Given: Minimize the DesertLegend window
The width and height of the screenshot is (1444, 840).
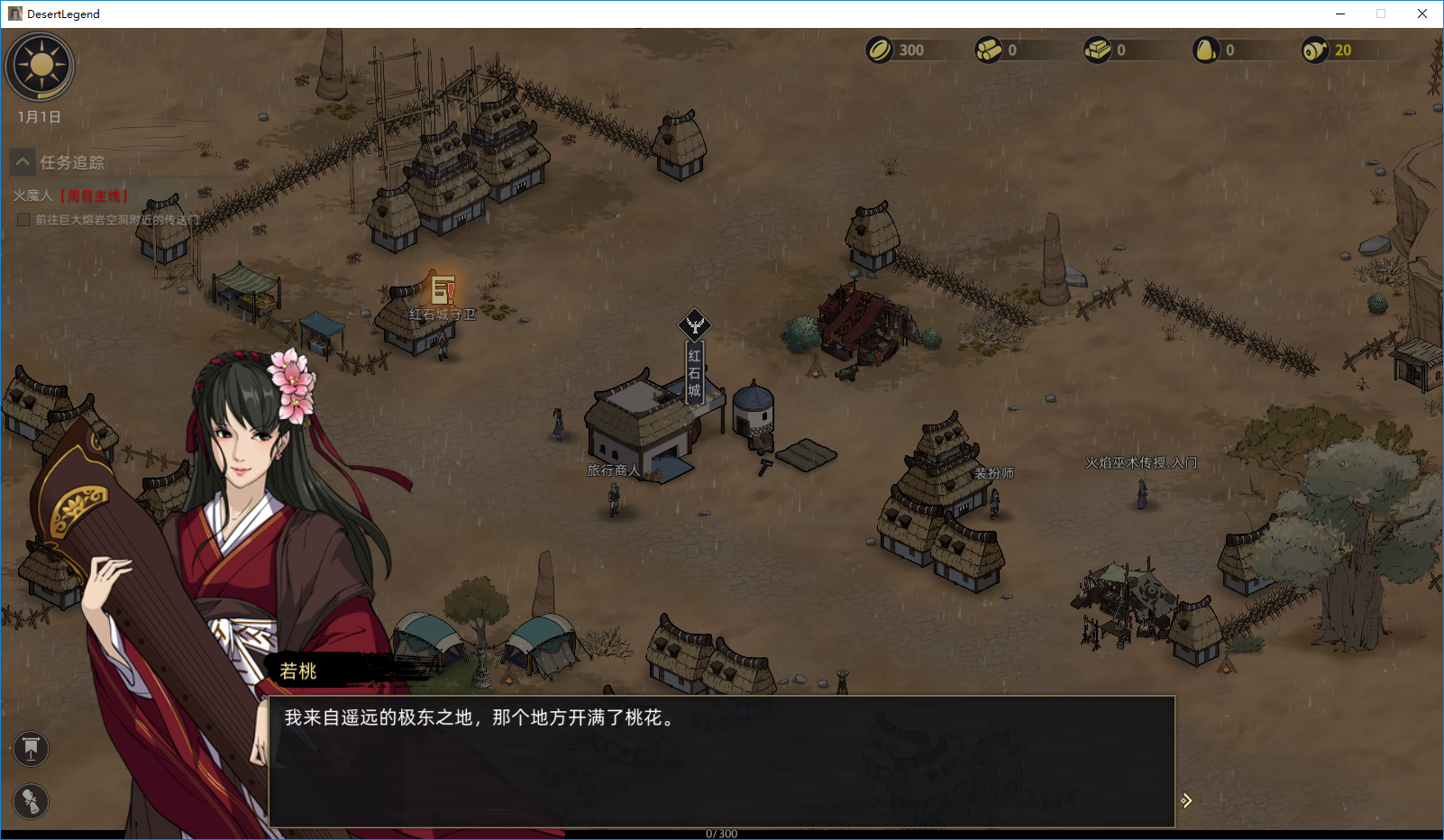Looking at the screenshot, I should (1340, 14).
